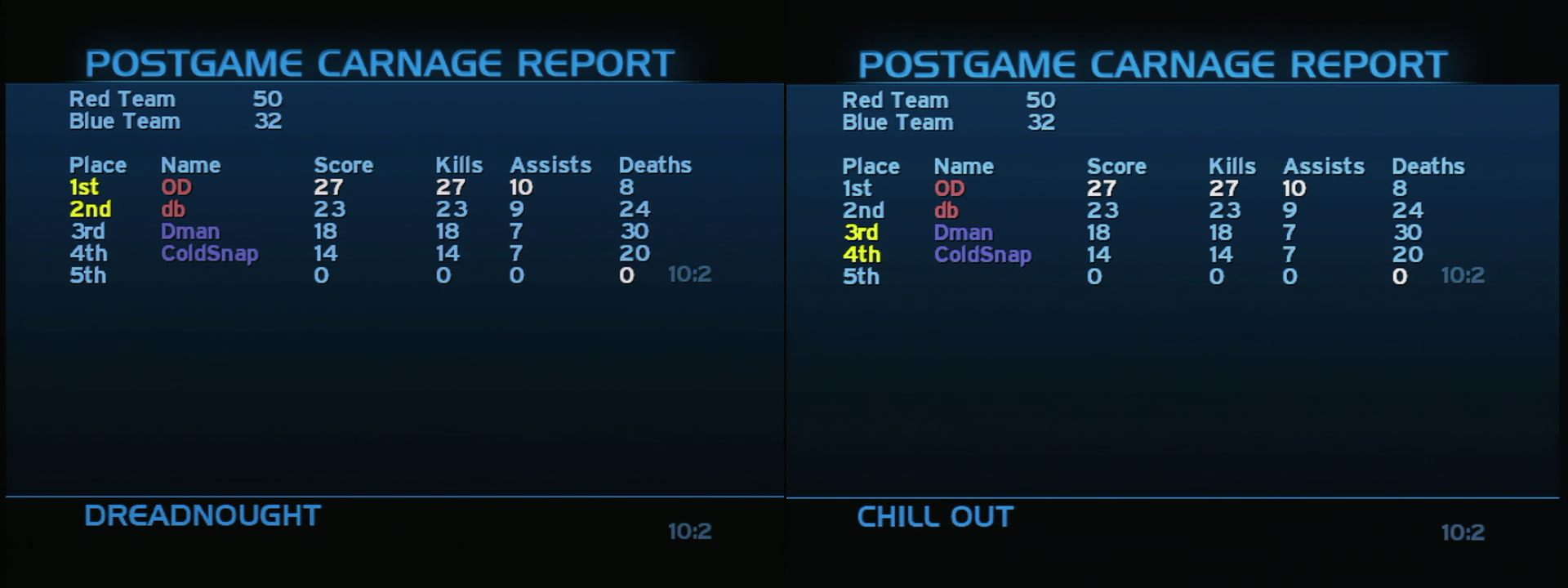
Task: Select the Blue Team score of 32
Action: pyautogui.click(x=269, y=121)
